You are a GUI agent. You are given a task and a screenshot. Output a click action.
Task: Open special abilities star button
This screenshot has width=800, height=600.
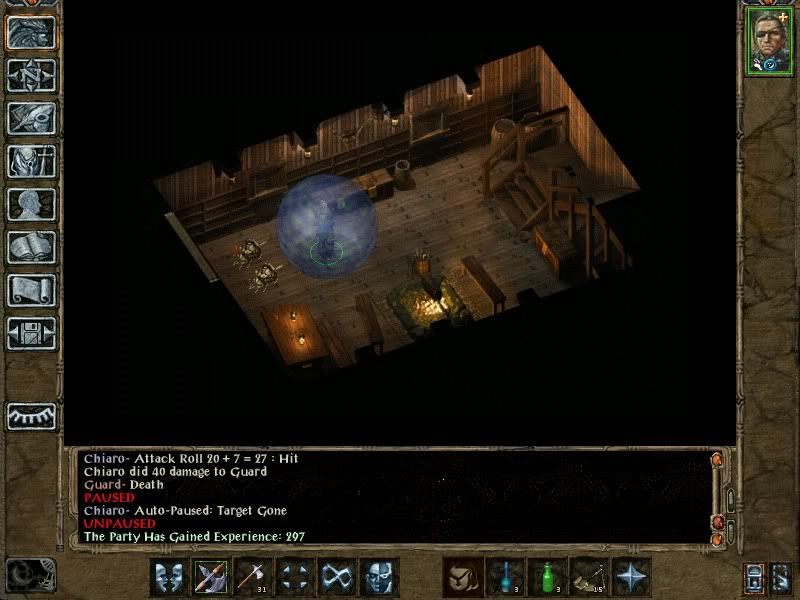pyautogui.click(x=632, y=577)
